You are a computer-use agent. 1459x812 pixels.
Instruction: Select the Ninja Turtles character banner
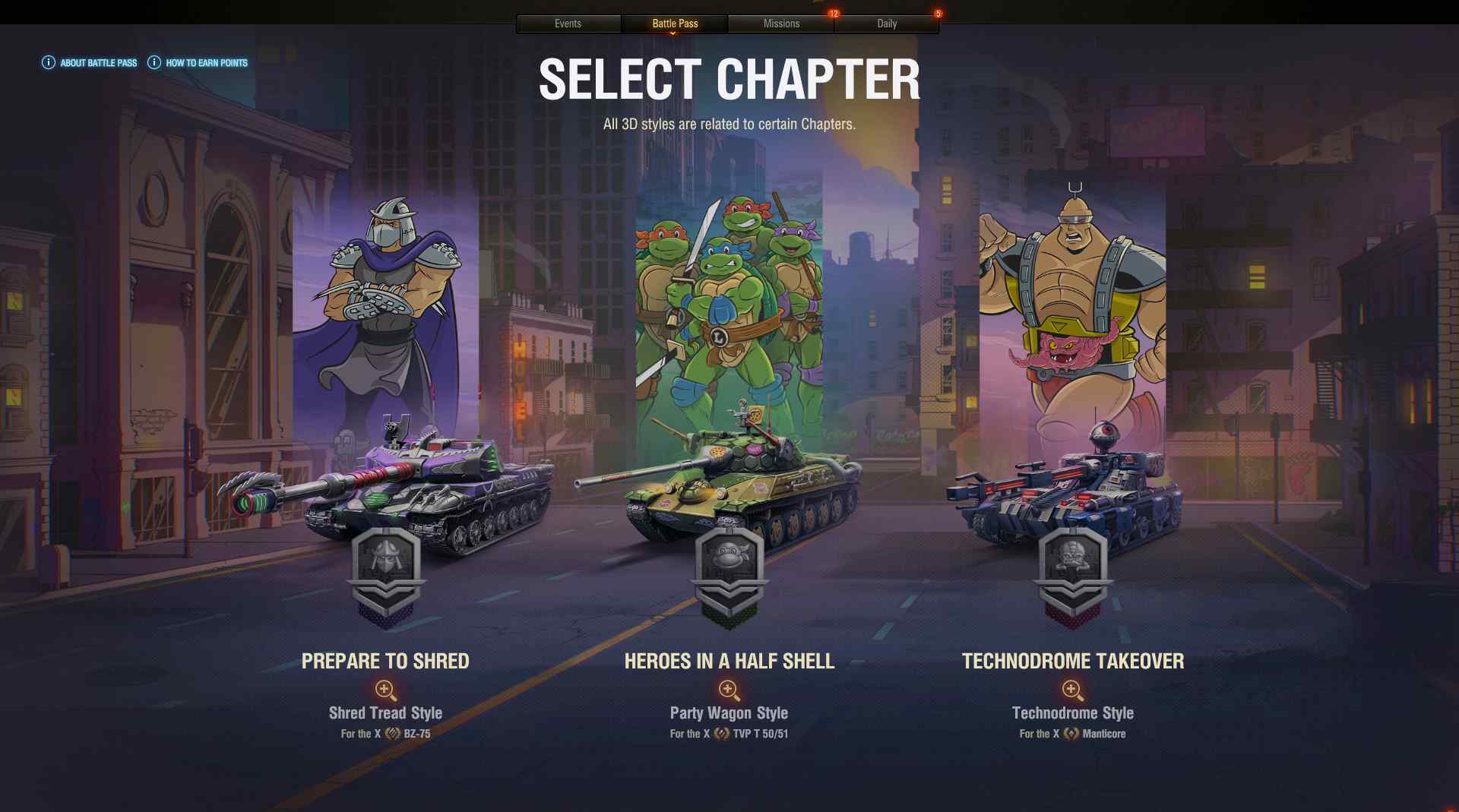[729, 304]
